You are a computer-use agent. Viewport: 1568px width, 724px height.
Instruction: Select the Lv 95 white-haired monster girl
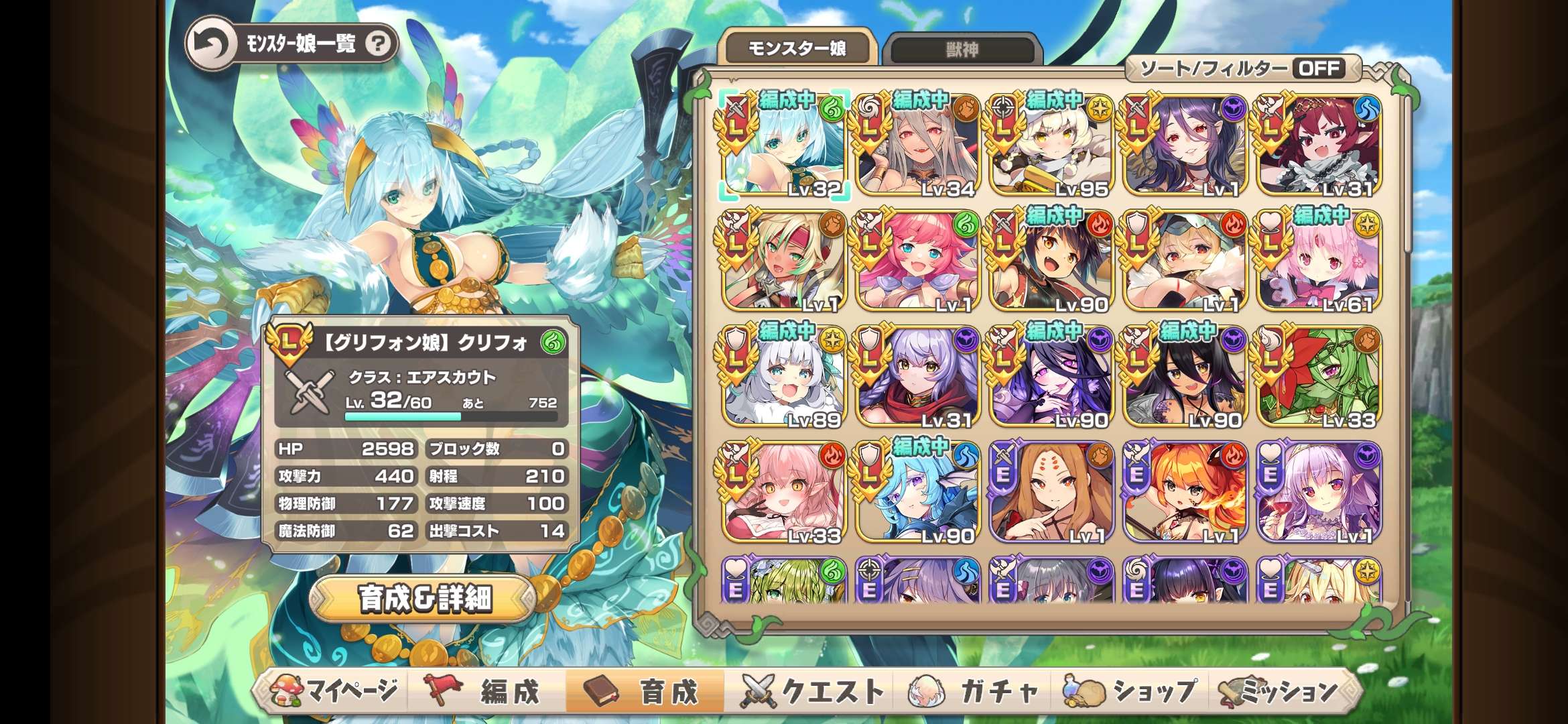[x=1051, y=146]
